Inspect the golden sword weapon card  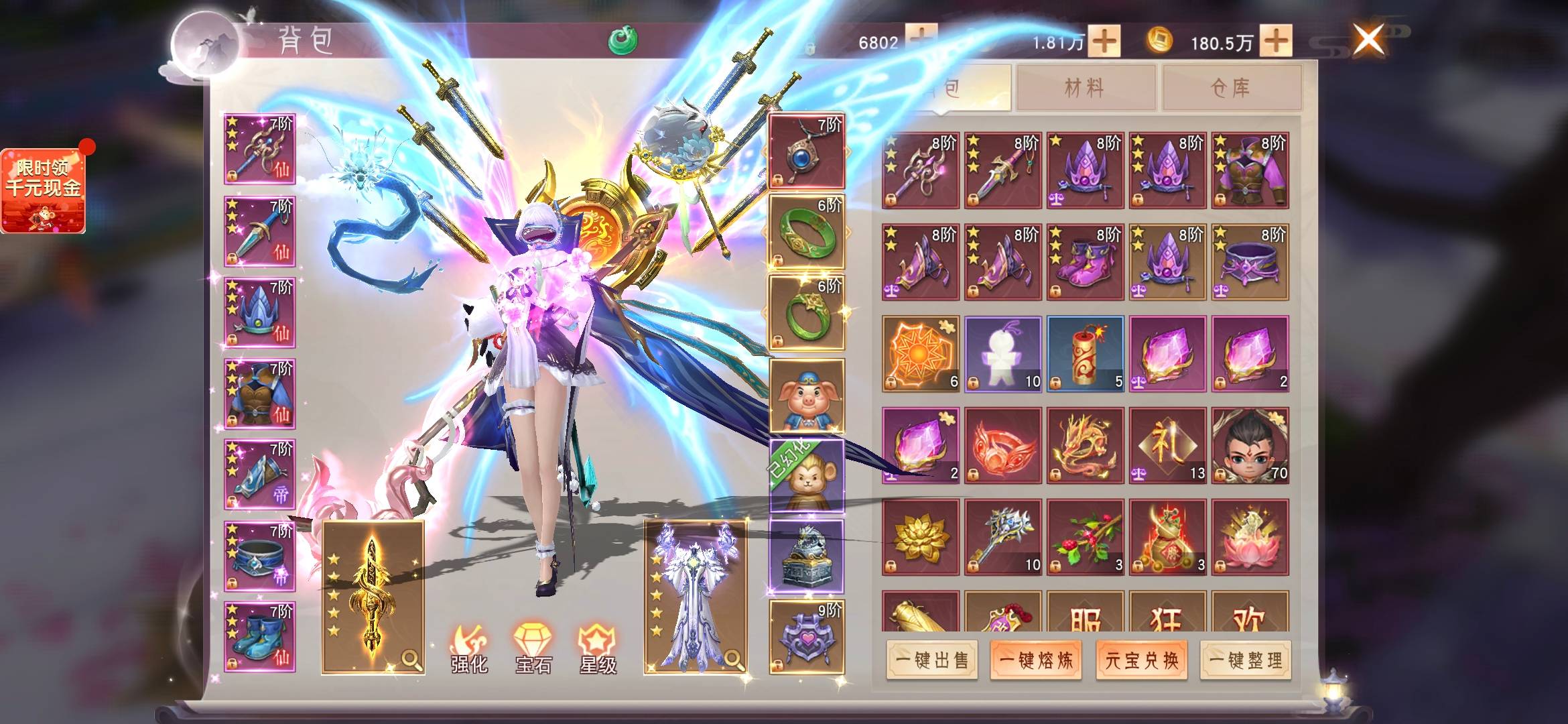click(373, 597)
